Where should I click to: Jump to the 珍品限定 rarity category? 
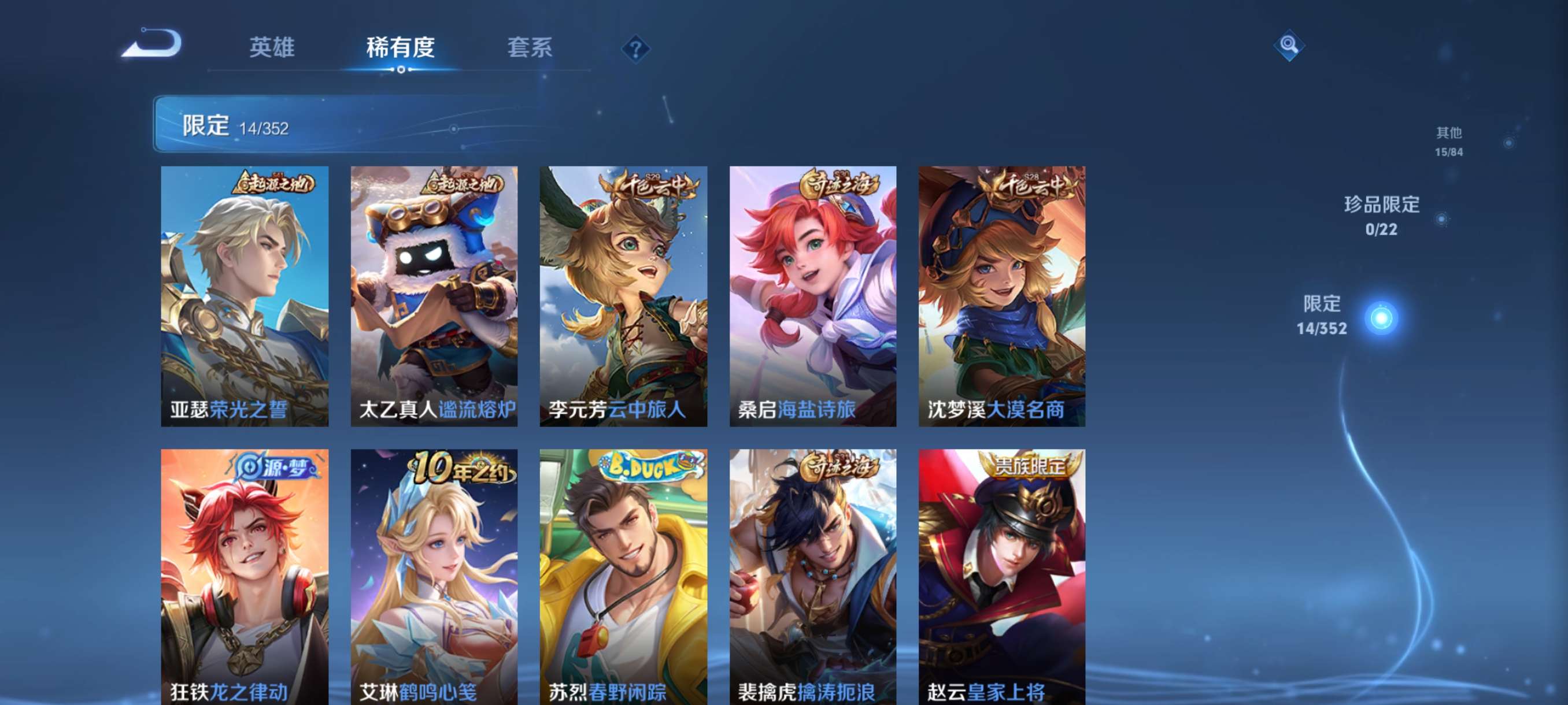[x=1382, y=216]
